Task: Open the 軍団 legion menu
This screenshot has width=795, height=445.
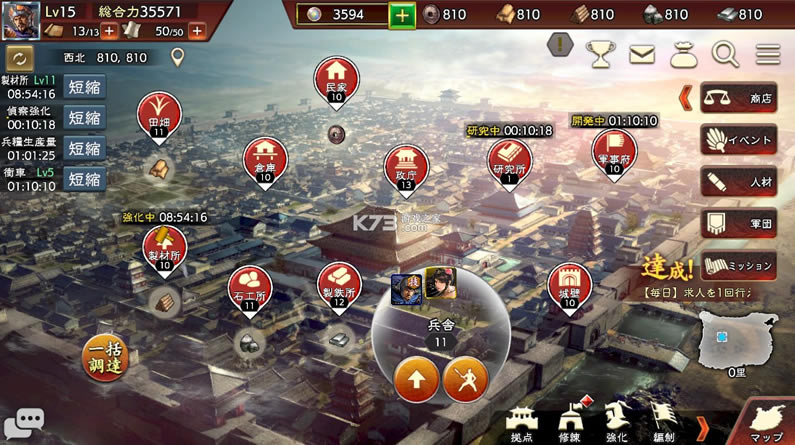Action: point(738,224)
